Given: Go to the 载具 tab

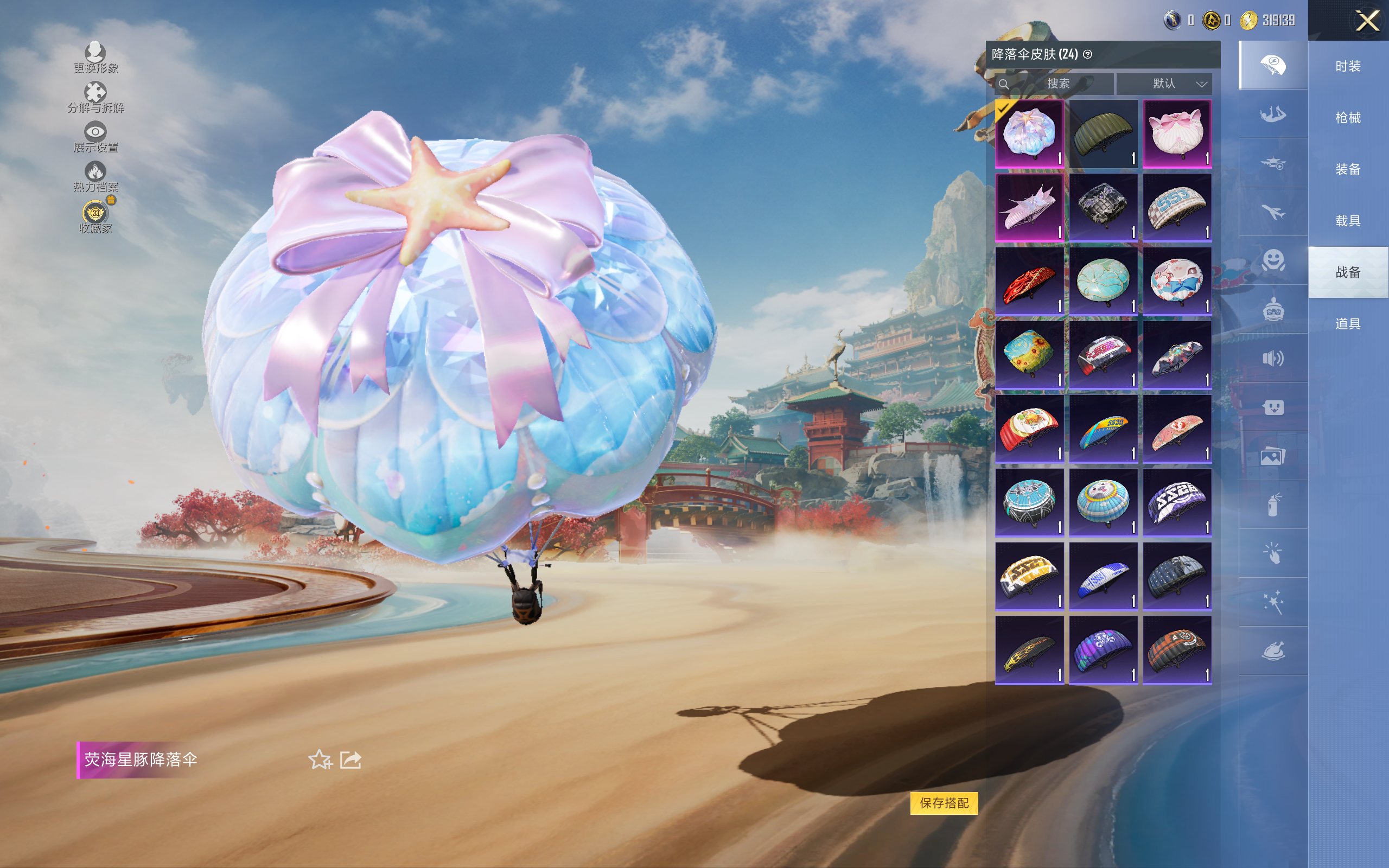Looking at the screenshot, I should 1348,221.
